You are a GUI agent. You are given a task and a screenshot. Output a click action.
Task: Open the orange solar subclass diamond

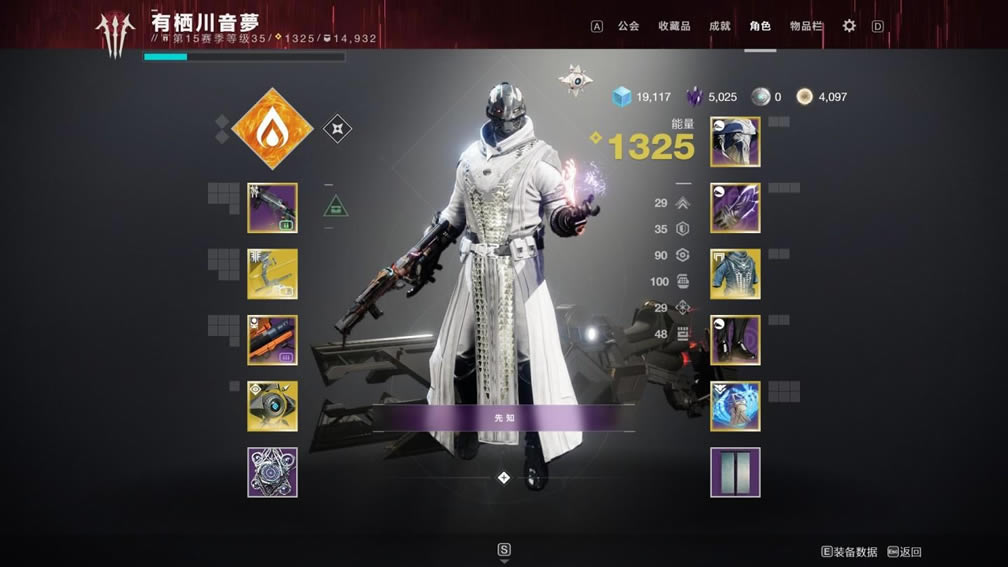272,128
